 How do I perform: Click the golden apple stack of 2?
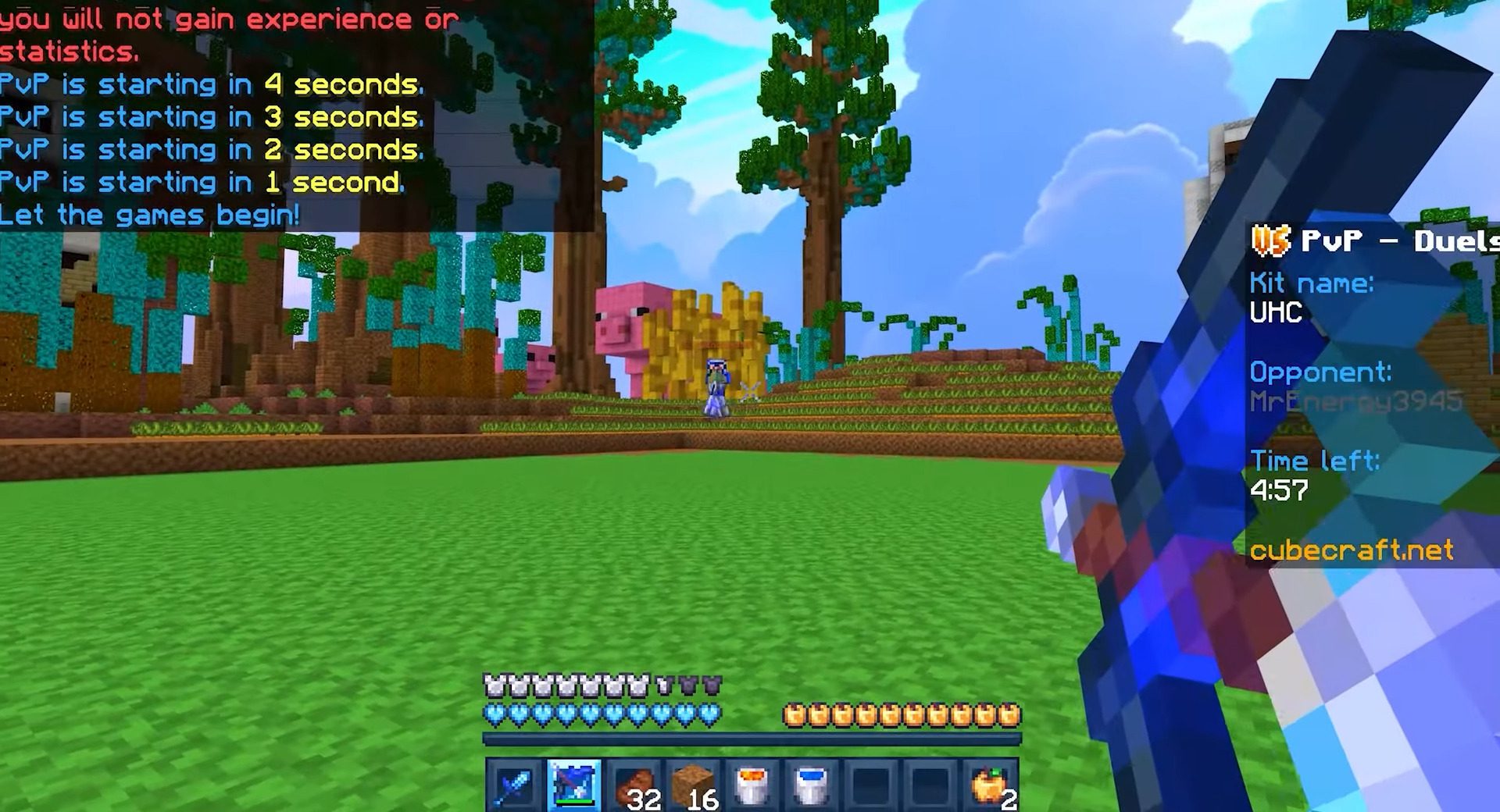pyautogui.click(x=991, y=781)
